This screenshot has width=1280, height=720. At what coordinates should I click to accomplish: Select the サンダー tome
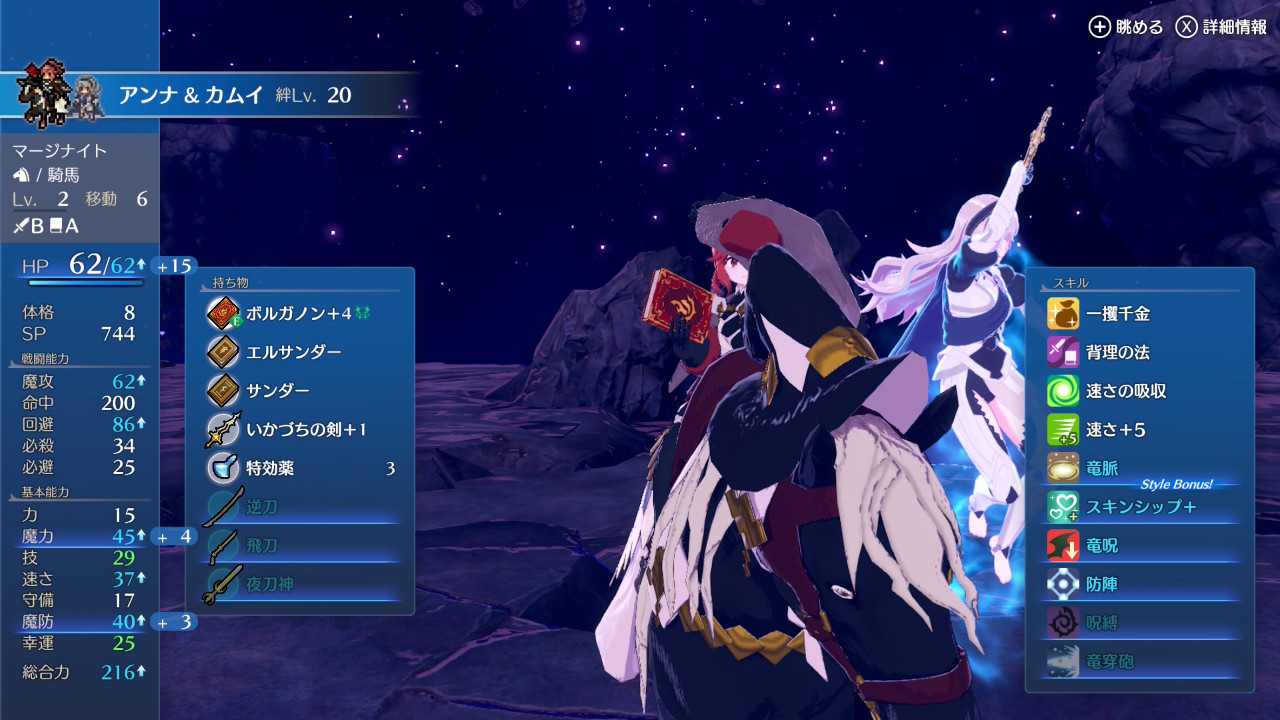pyautogui.click(x=278, y=391)
